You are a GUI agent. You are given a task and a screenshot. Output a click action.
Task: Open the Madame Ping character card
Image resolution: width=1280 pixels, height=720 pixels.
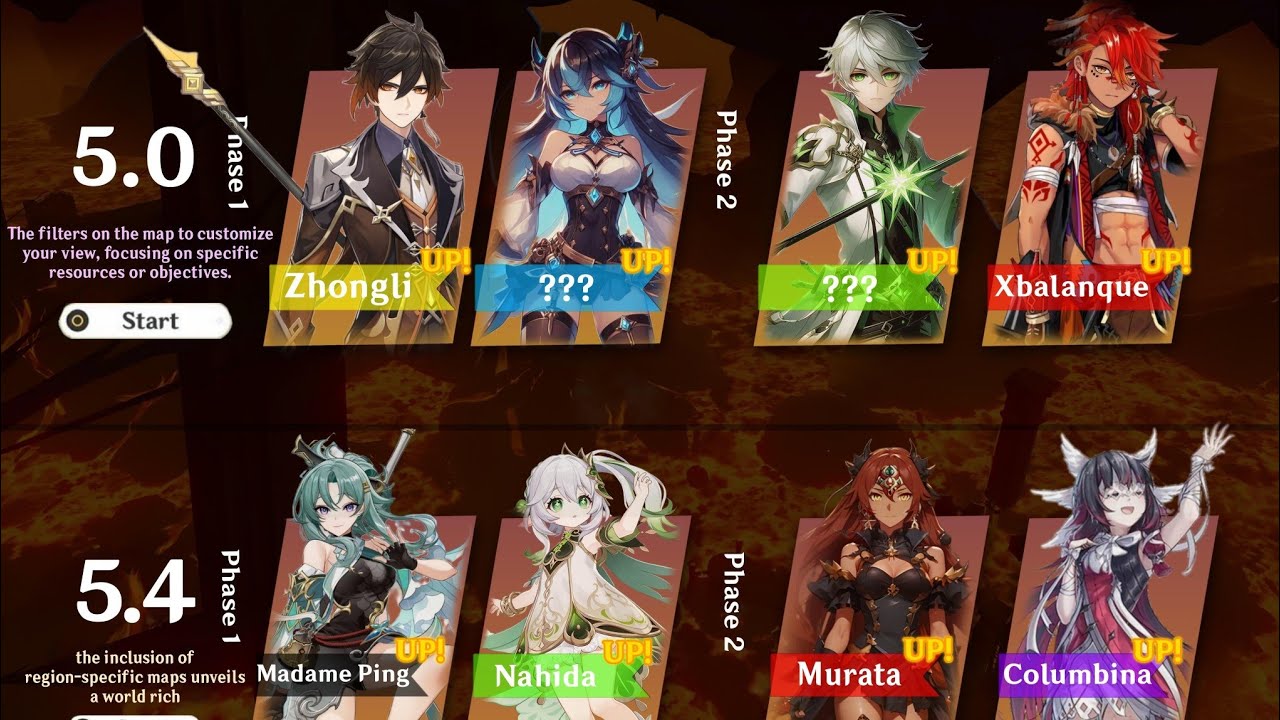[x=355, y=600]
